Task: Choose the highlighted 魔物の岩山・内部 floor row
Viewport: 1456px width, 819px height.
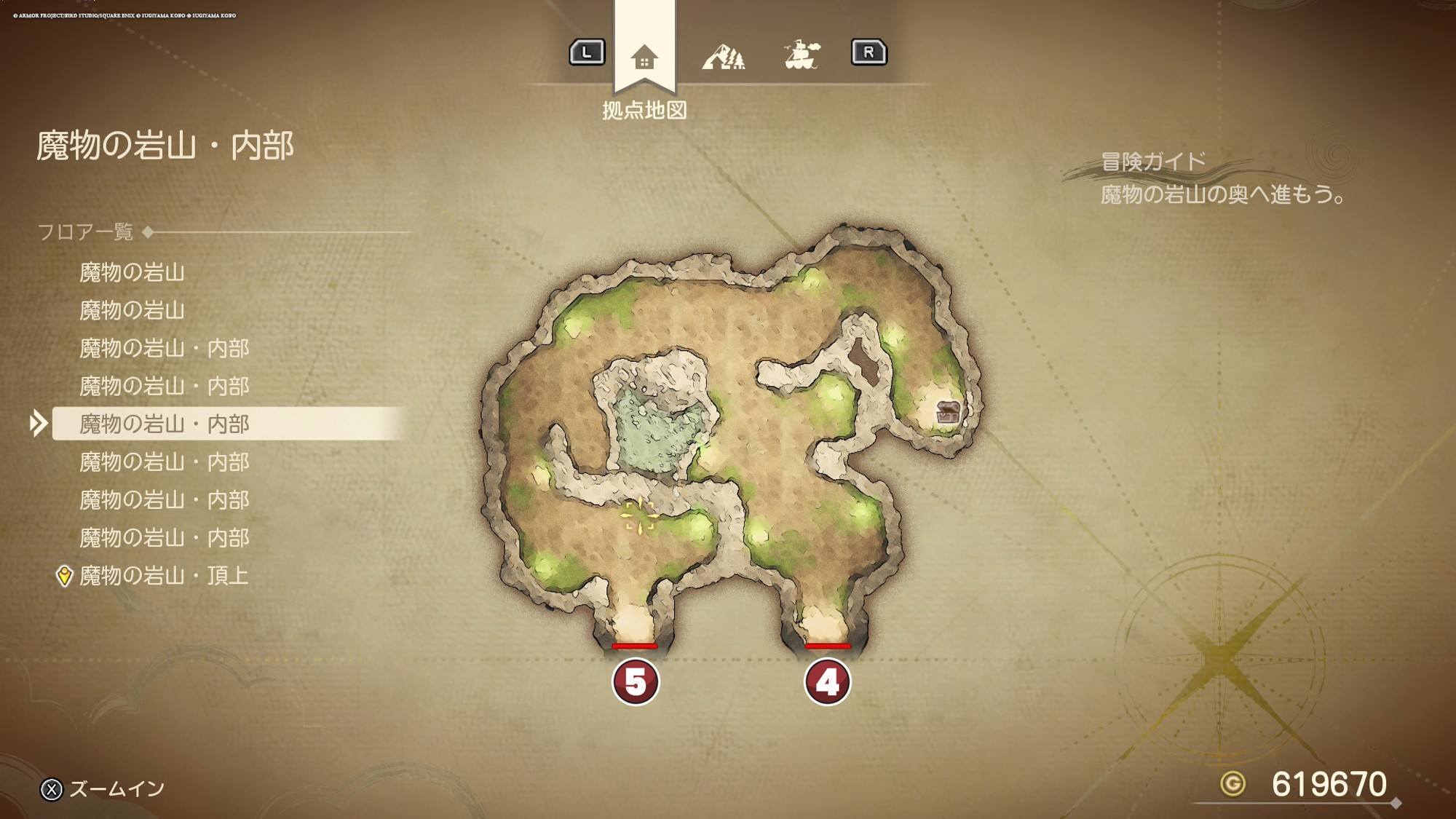Action: pyautogui.click(x=165, y=424)
